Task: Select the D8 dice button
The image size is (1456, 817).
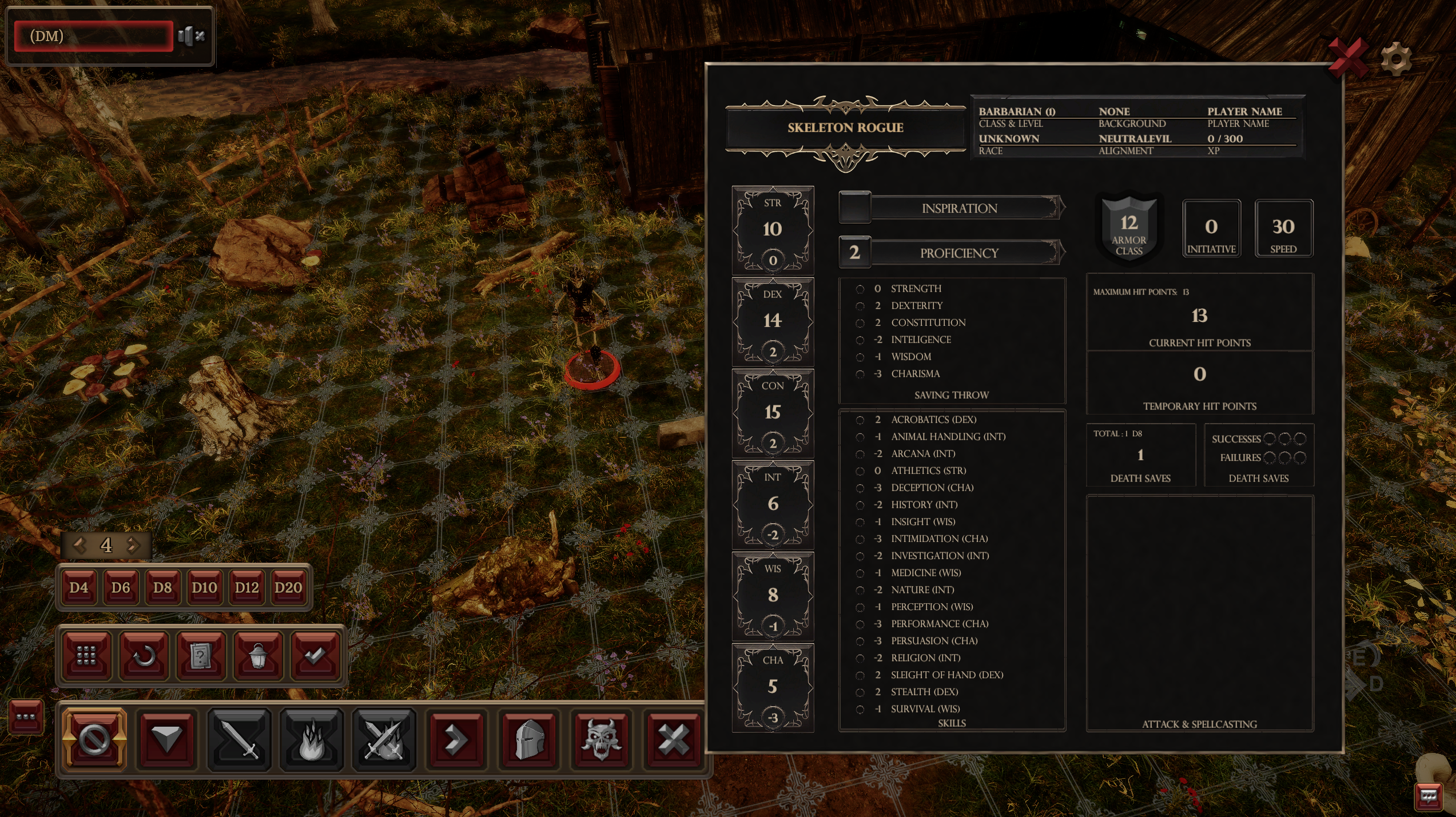Action: (x=162, y=588)
